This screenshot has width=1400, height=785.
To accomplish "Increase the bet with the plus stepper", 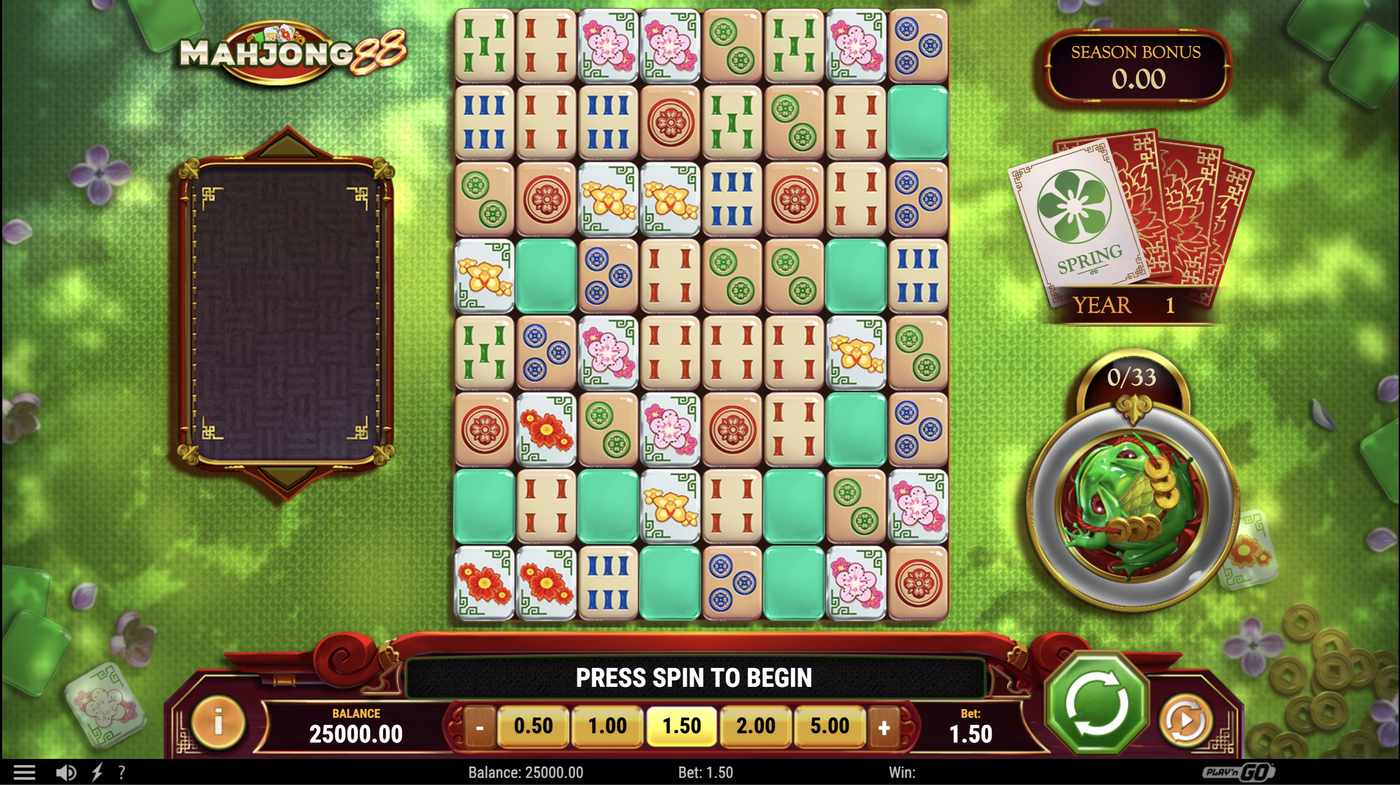I will coord(884,726).
